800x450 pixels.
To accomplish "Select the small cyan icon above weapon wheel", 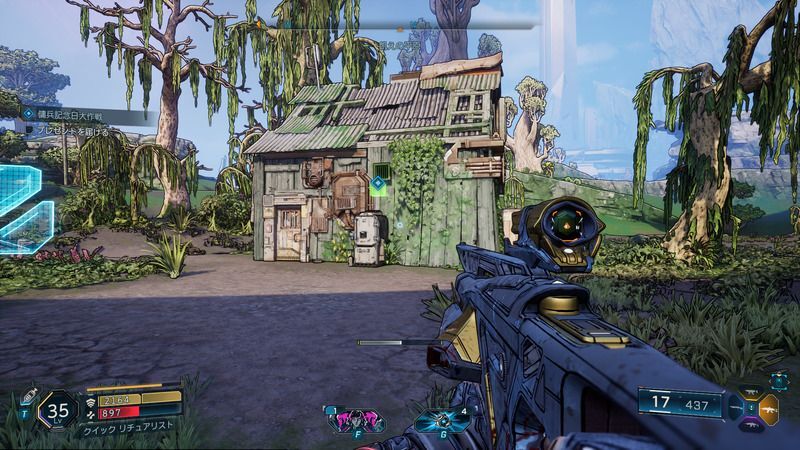I will (x=779, y=380).
